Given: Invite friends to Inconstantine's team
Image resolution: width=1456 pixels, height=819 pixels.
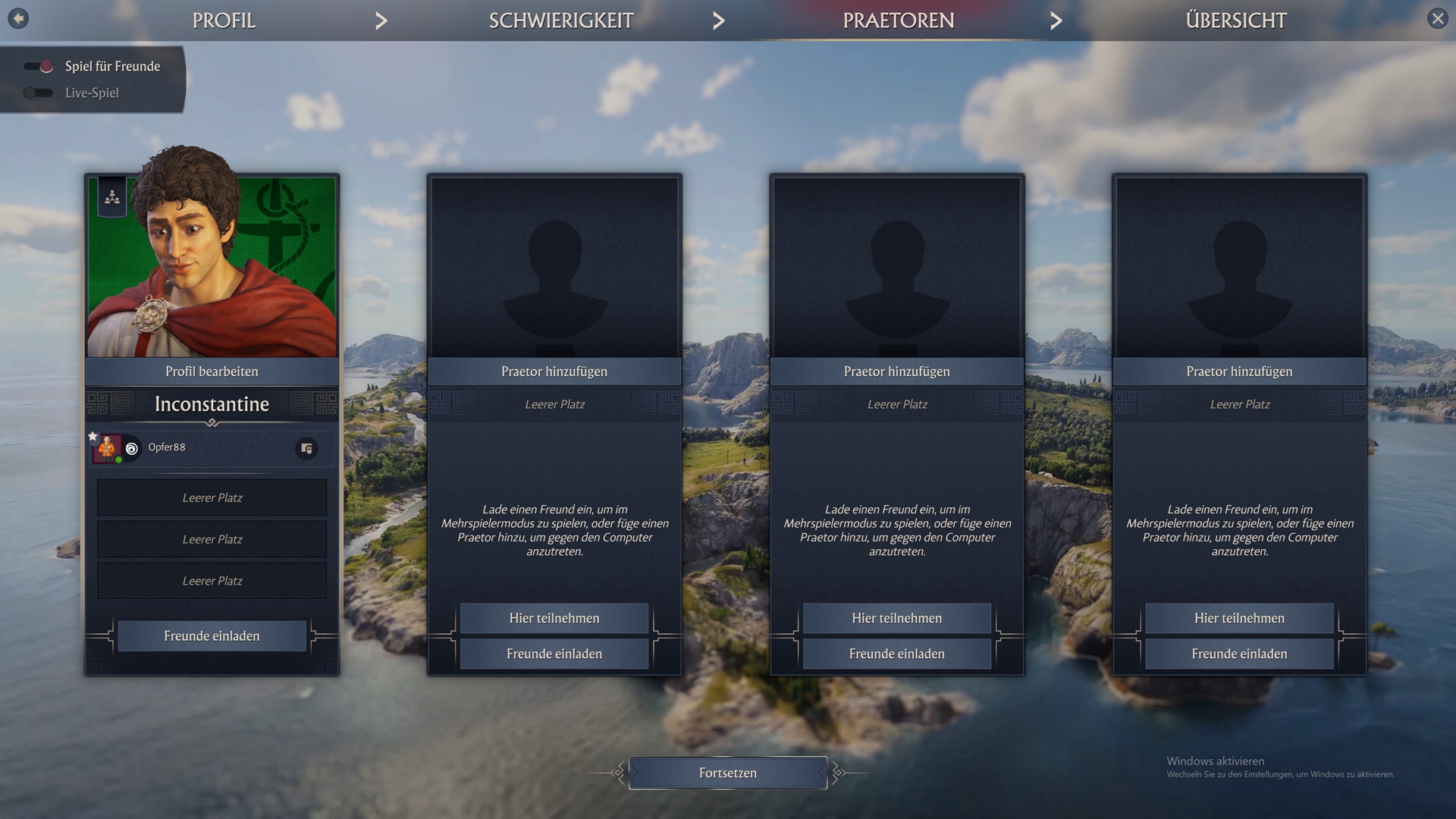Looking at the screenshot, I should (212, 636).
